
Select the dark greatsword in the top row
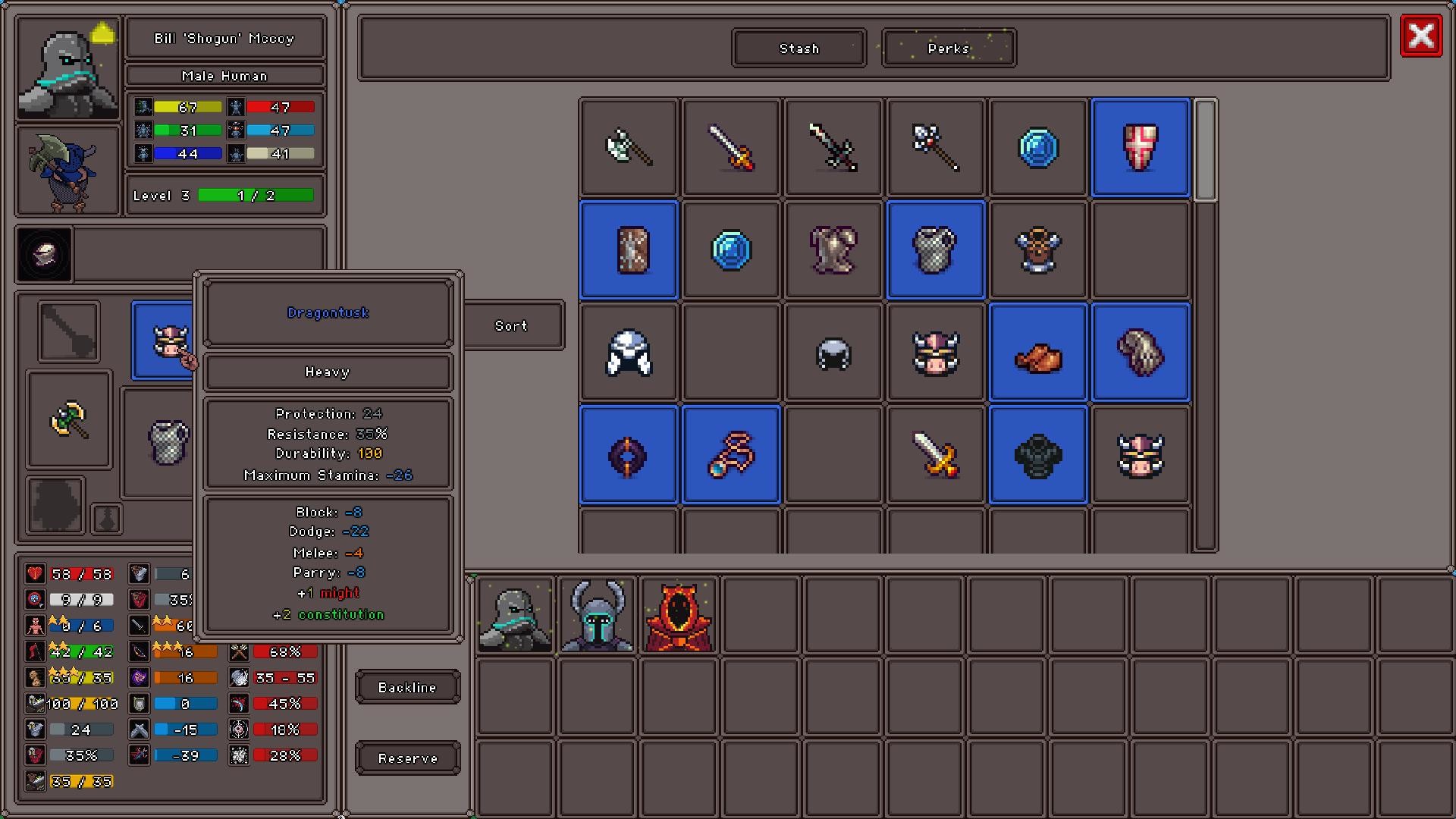pyautogui.click(x=833, y=146)
